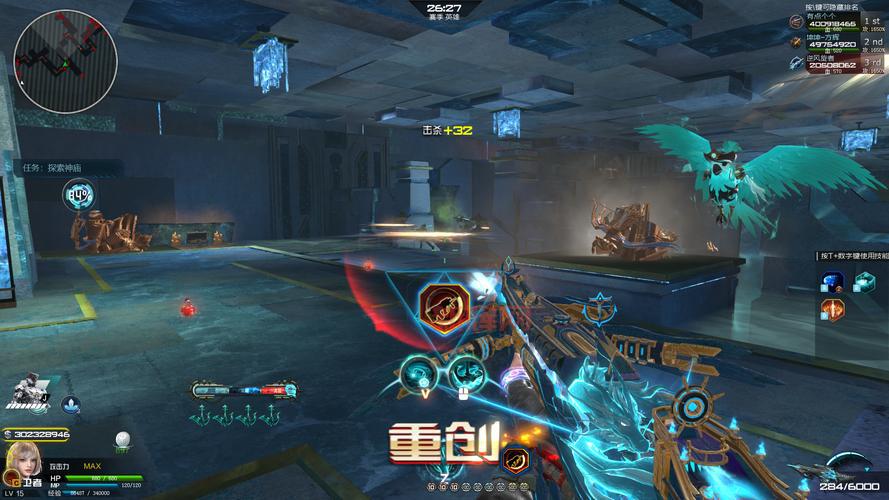This screenshot has height=500, width=889.
Task: Use the orange flame skill icon
Action: coord(832,308)
